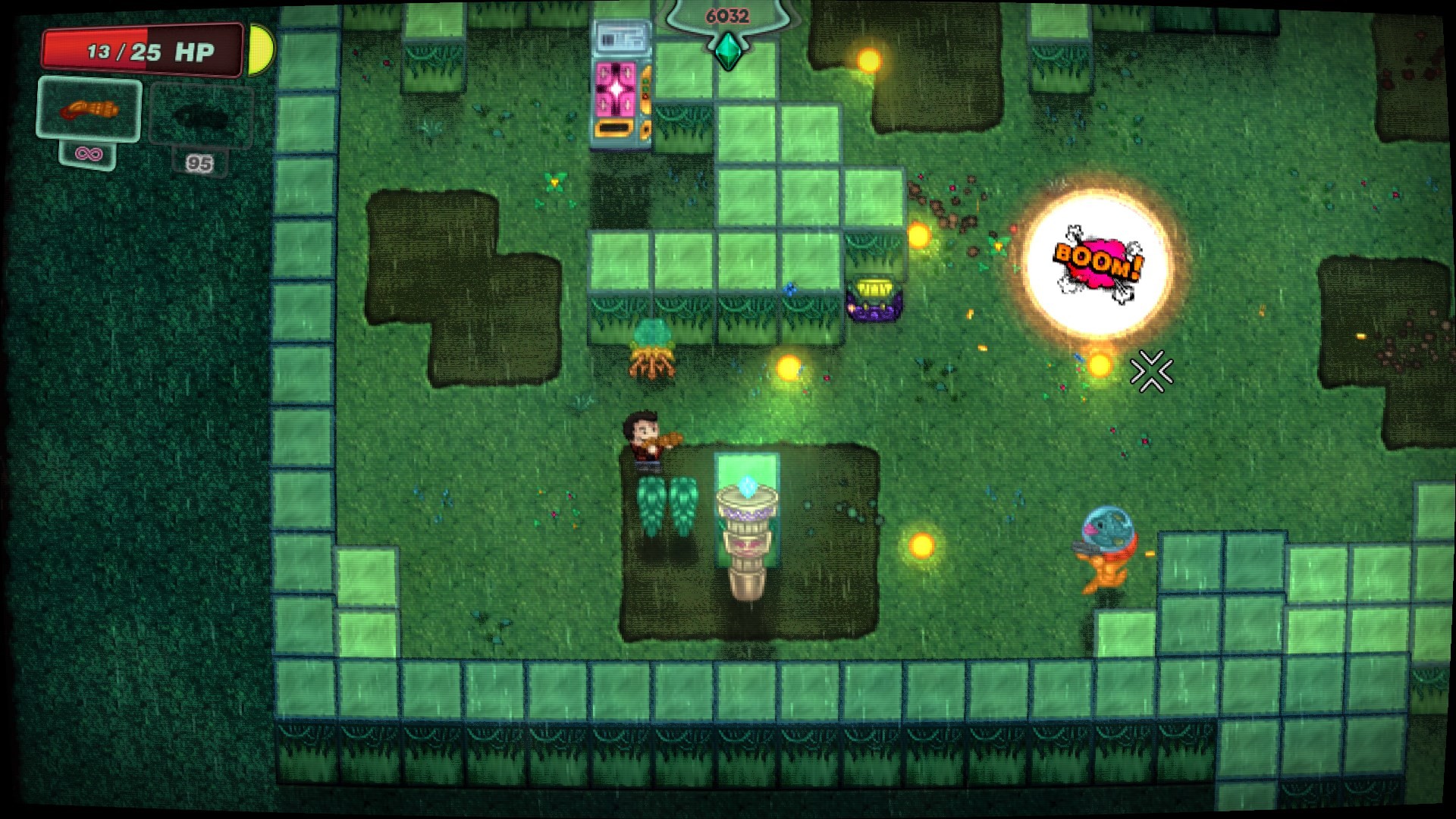Image resolution: width=1456 pixels, height=819 pixels.
Task: Select the grenade item showing 95 count
Action: point(199,114)
